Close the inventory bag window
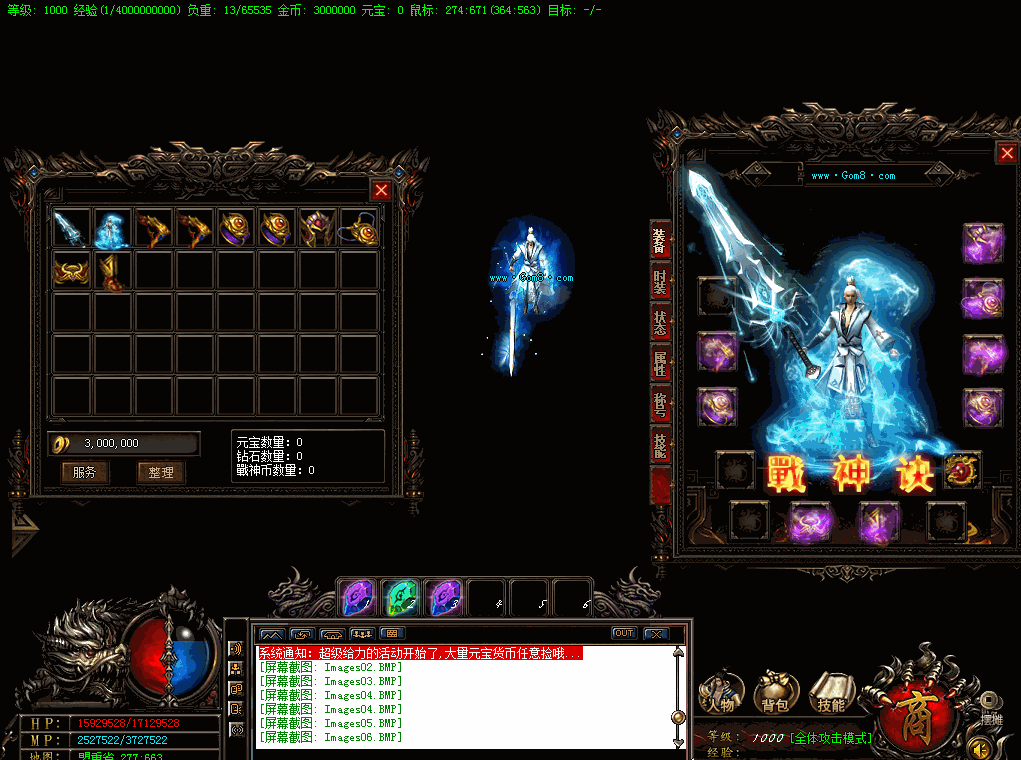The image size is (1021, 760). (381, 191)
